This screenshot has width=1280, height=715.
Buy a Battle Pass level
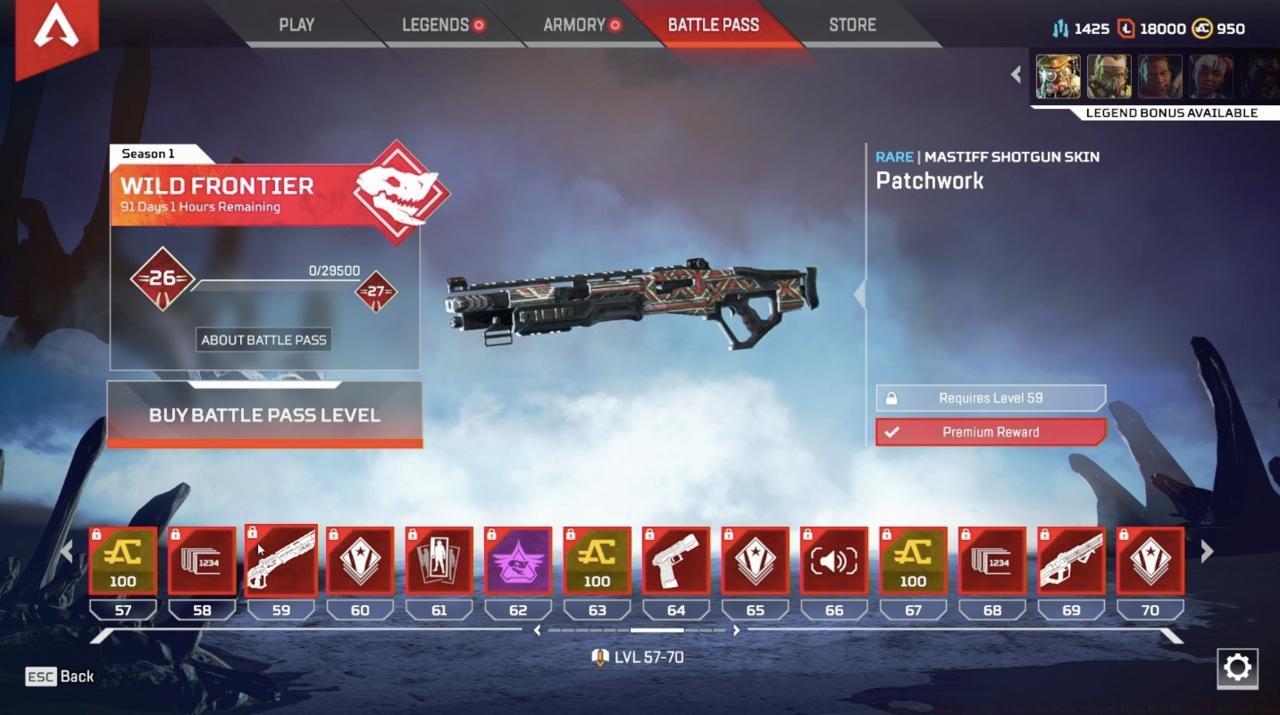[x=264, y=415]
